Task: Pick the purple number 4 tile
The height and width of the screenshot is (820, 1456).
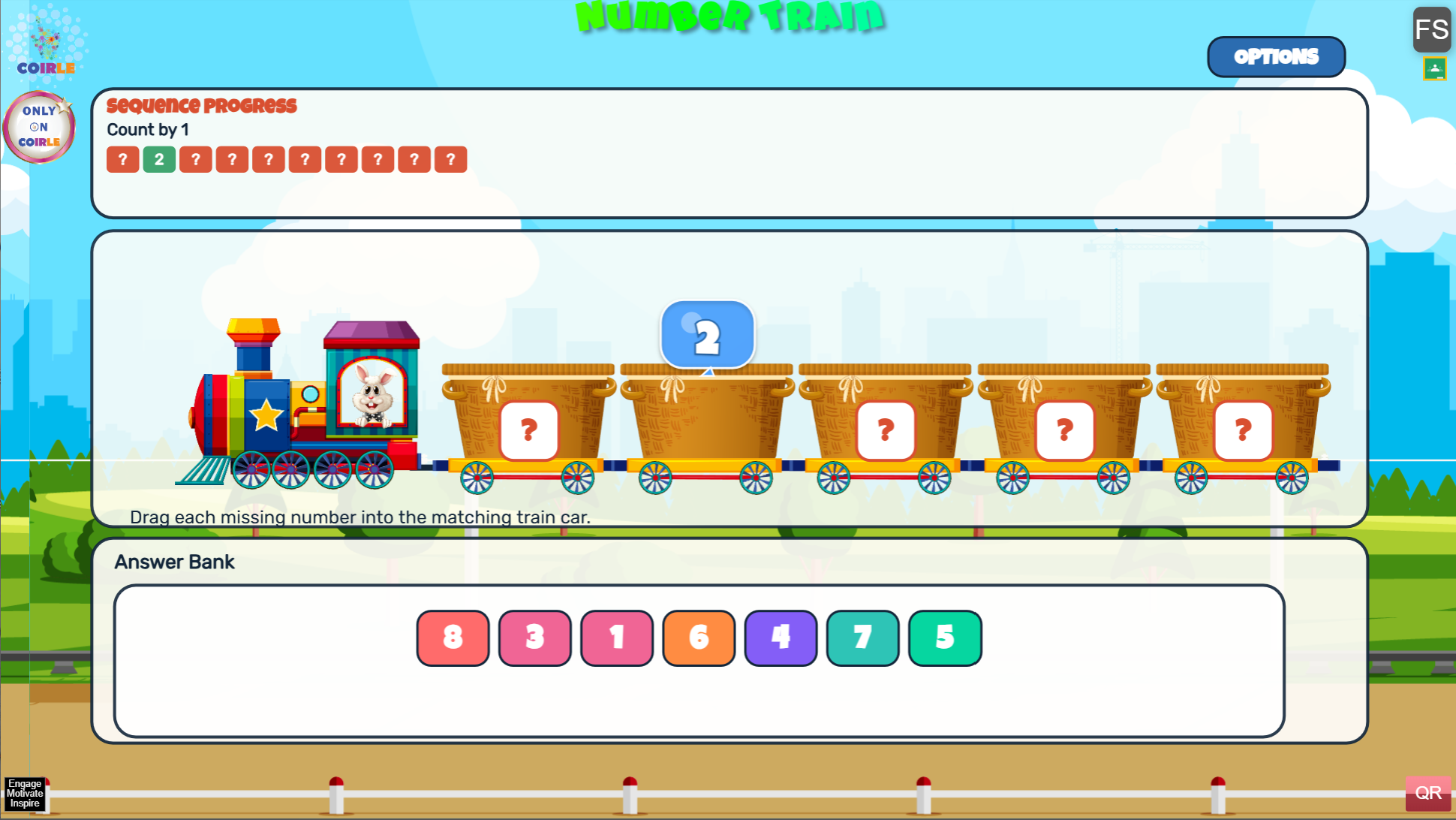Action: coord(780,638)
